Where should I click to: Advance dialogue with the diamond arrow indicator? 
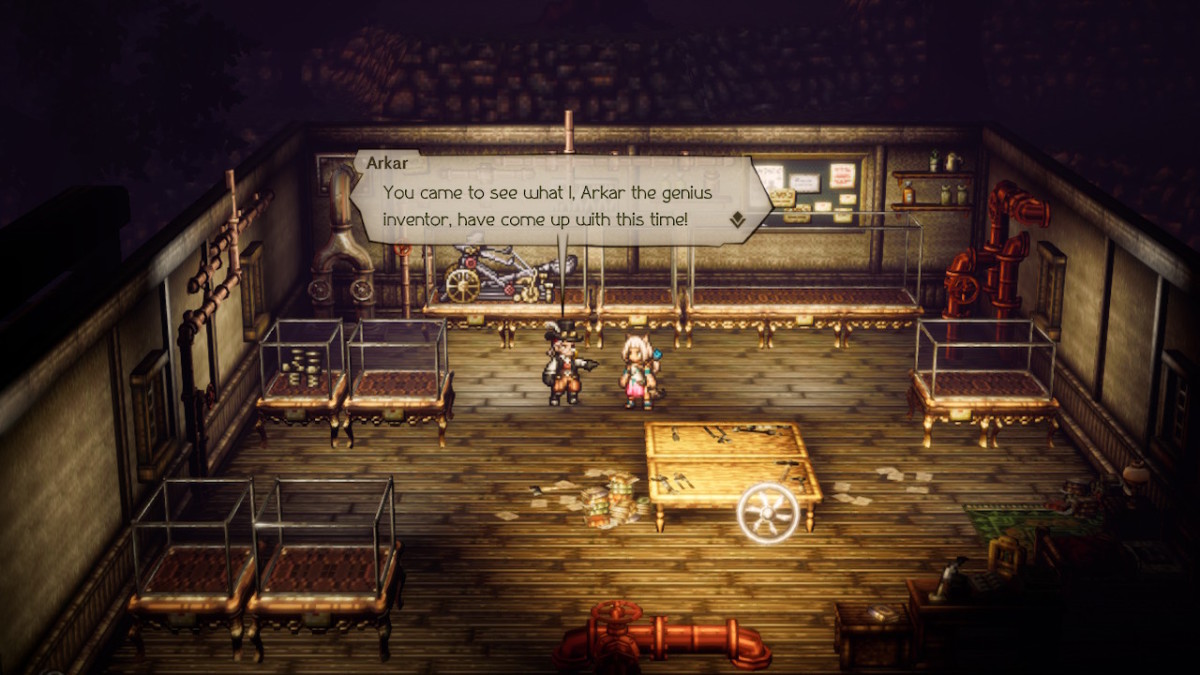(737, 220)
